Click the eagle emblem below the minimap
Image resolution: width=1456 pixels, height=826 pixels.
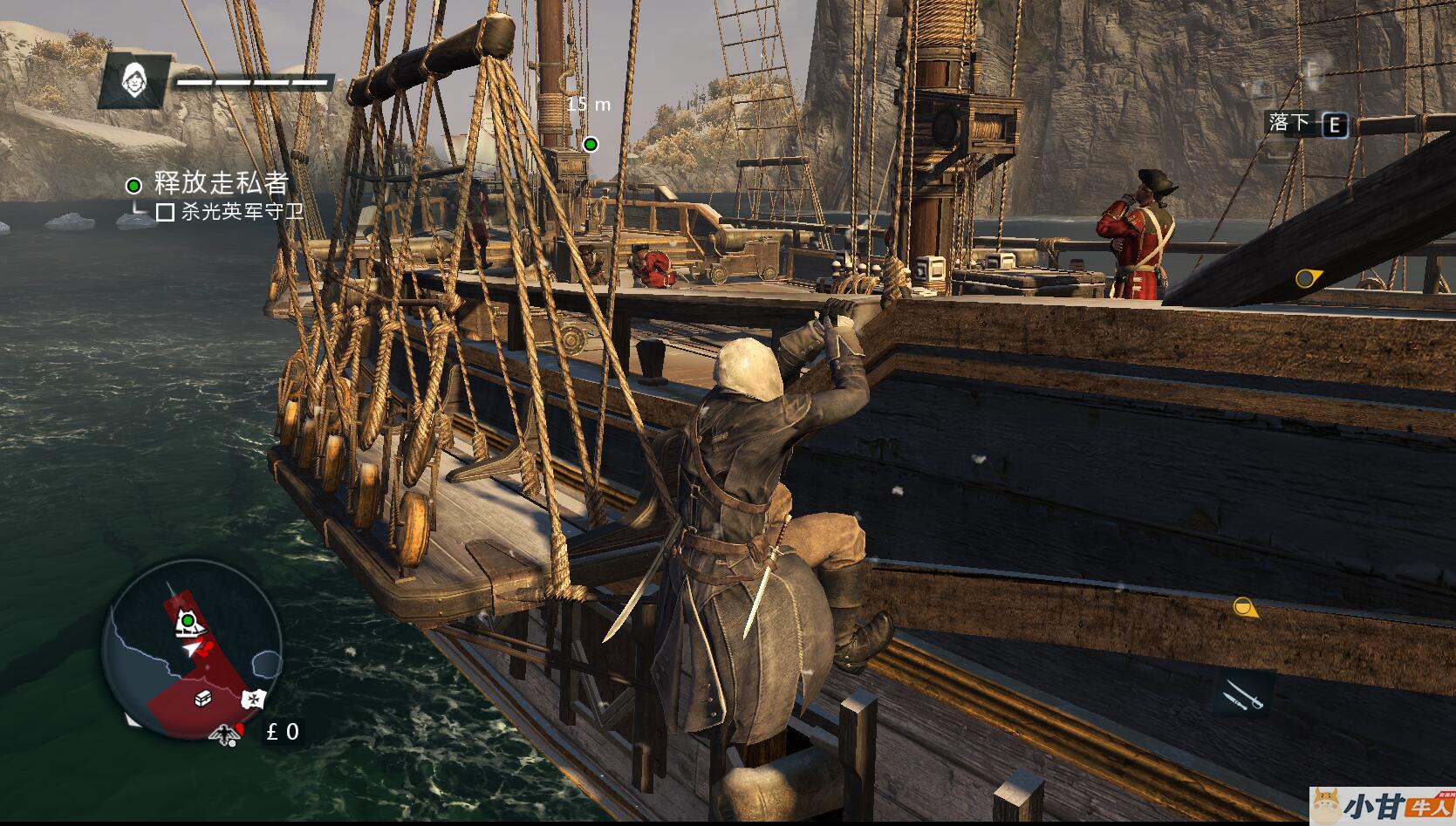coord(227,734)
